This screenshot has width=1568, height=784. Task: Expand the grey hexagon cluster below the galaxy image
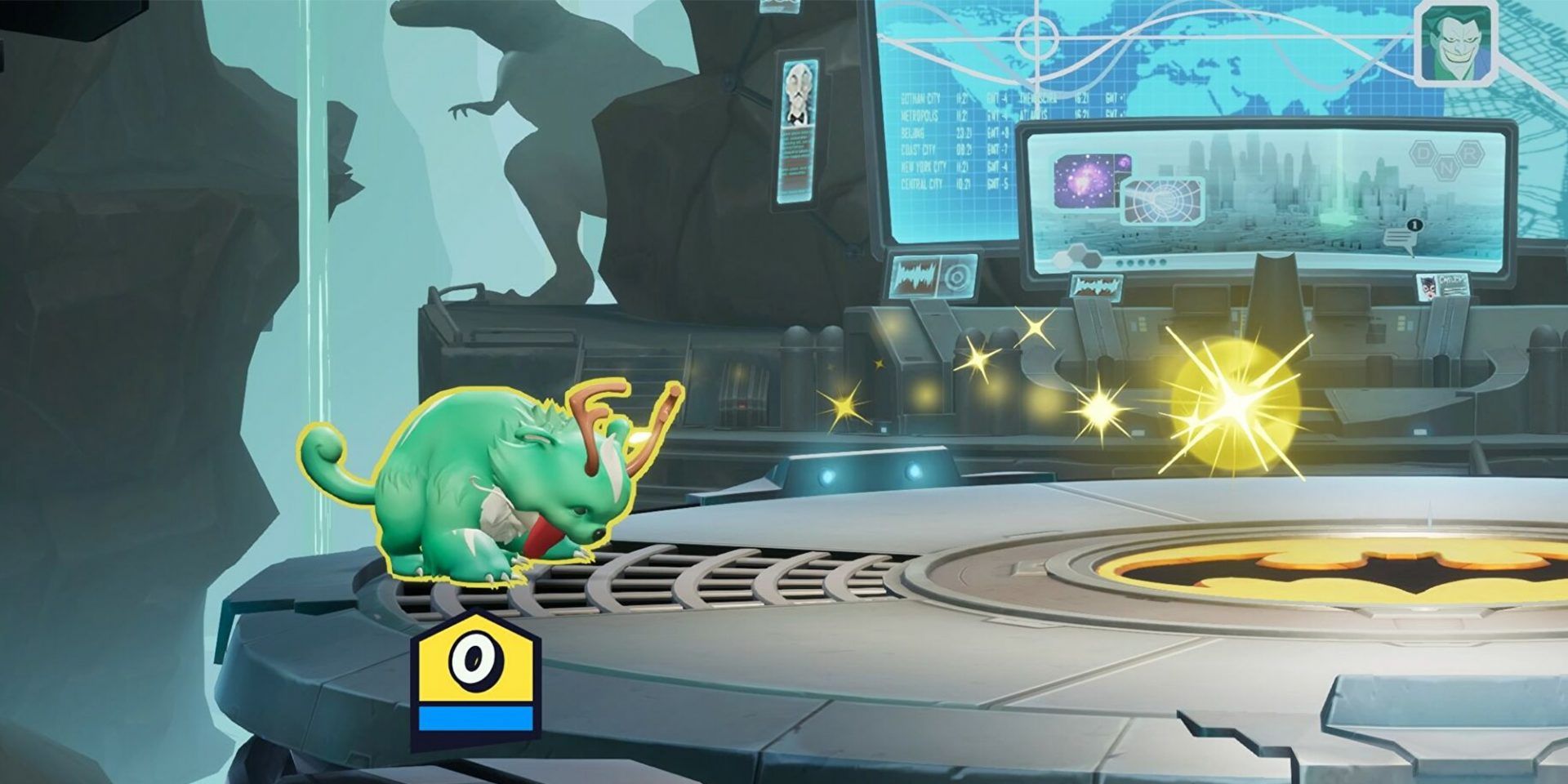(x=1076, y=254)
